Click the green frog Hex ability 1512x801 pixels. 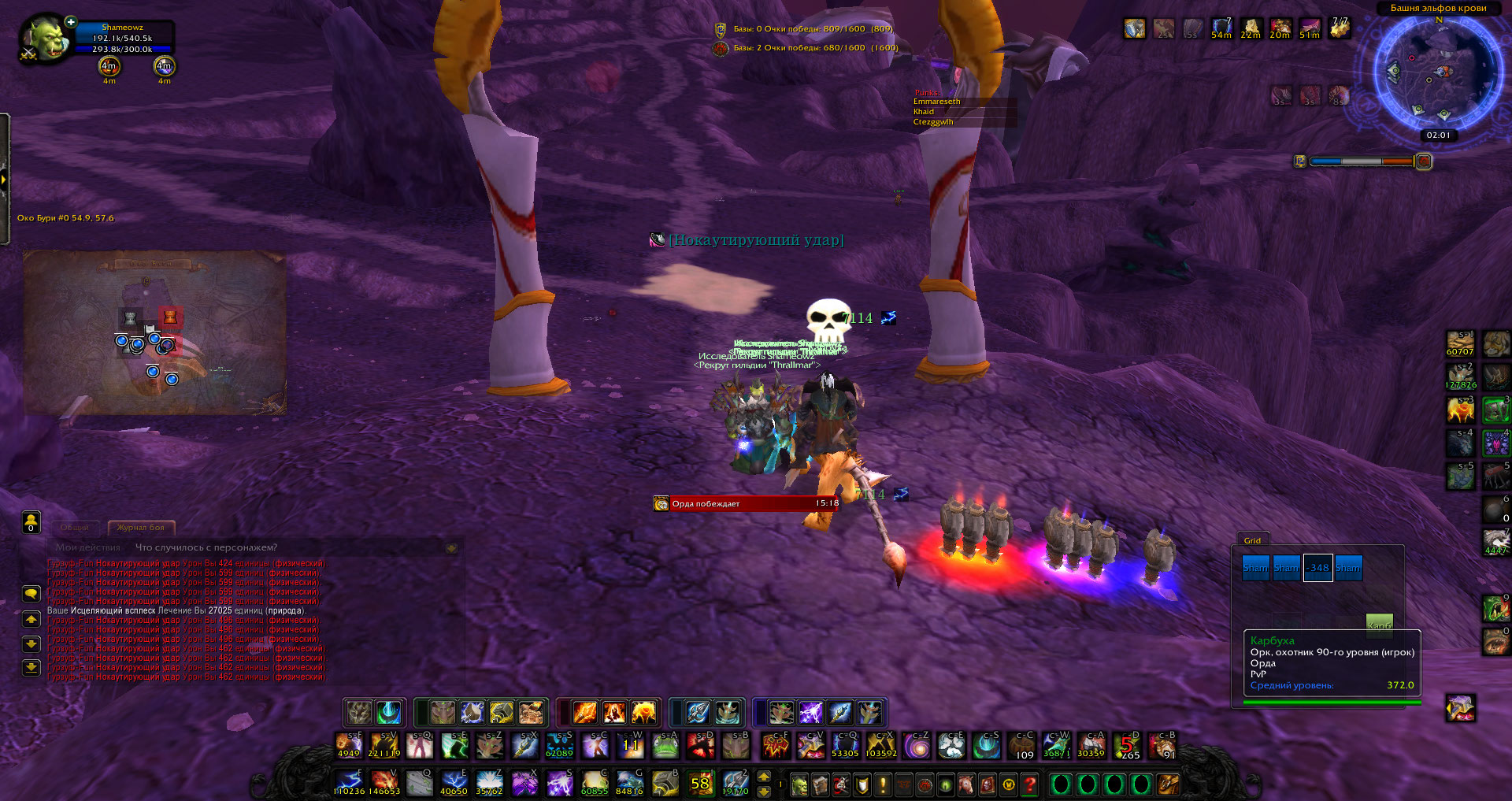665,746
